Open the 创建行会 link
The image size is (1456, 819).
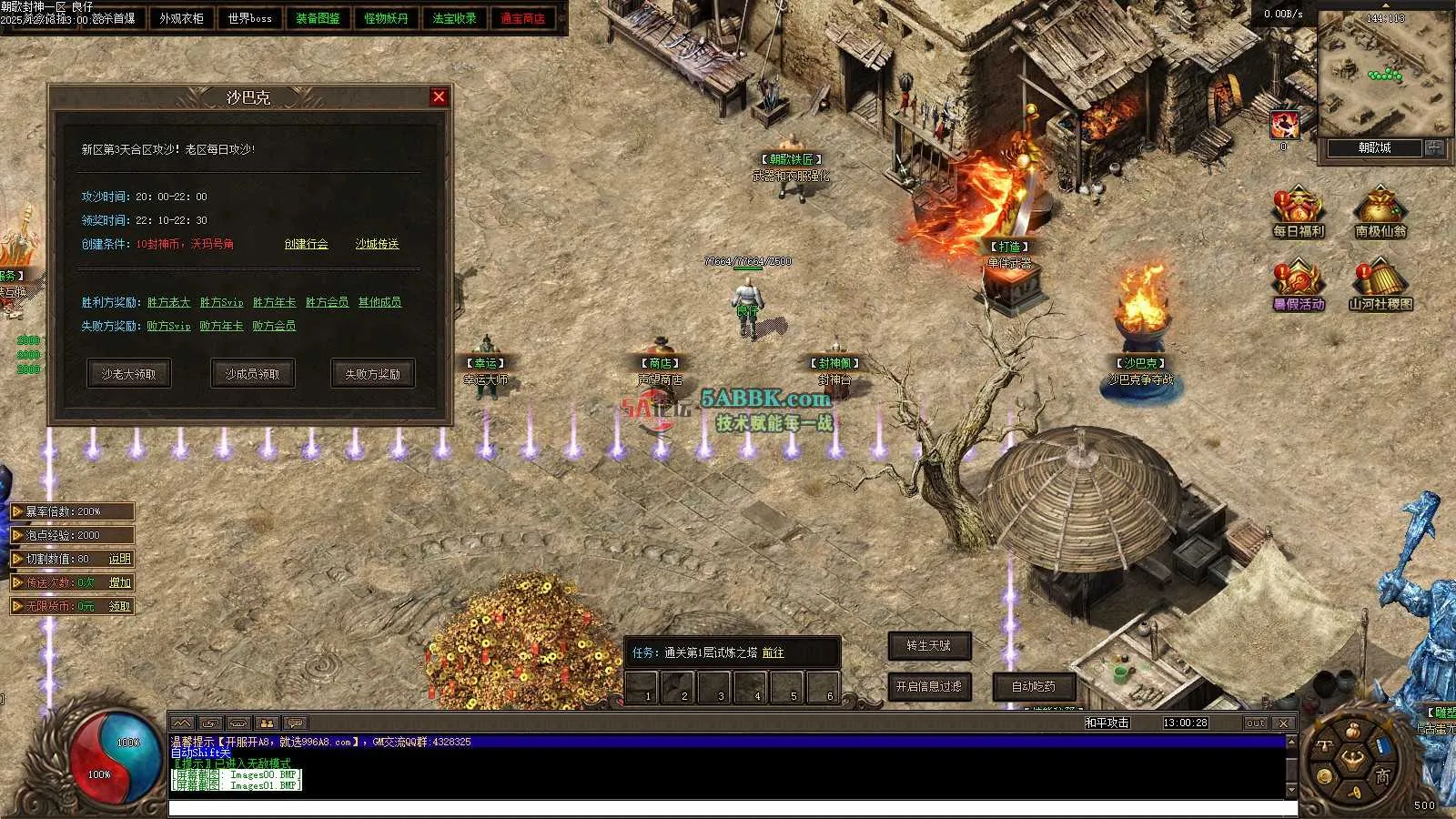click(x=306, y=244)
